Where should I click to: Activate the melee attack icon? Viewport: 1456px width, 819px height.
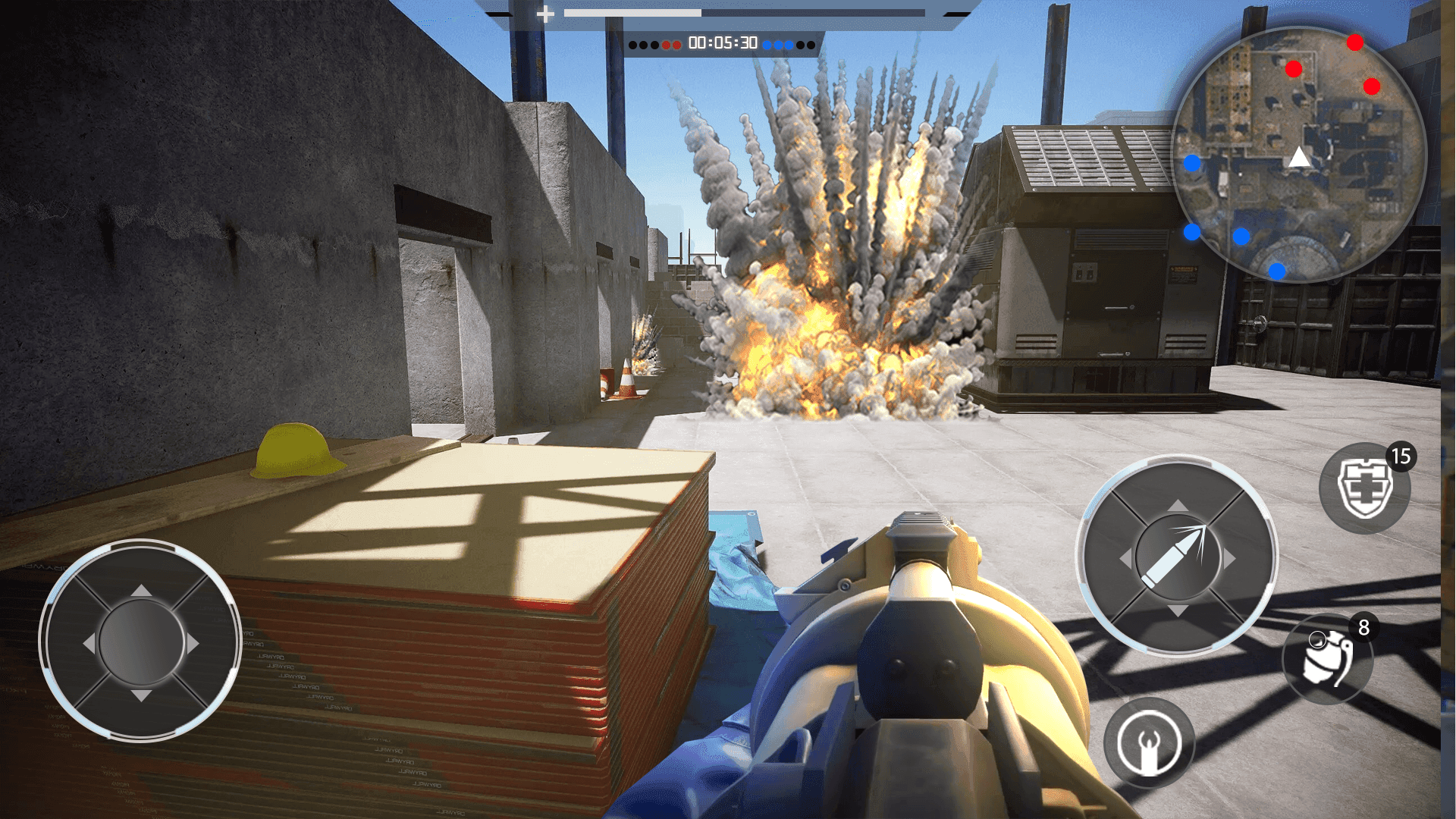click(1147, 744)
